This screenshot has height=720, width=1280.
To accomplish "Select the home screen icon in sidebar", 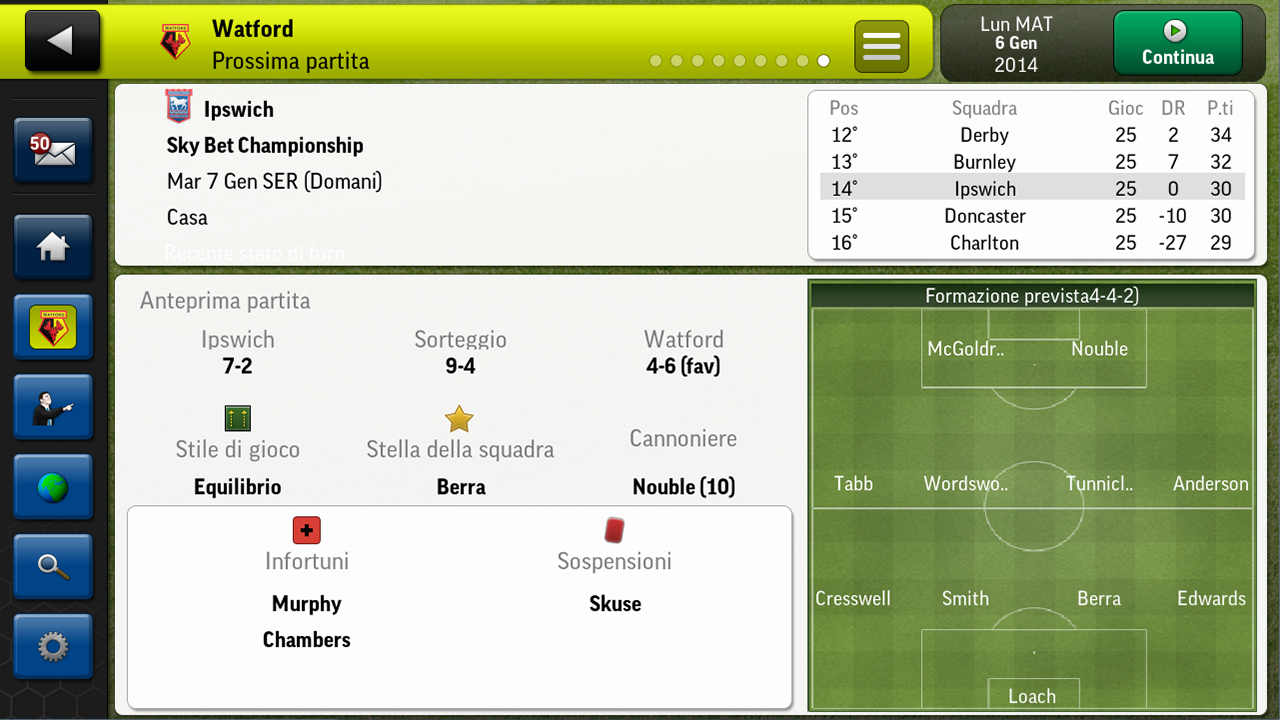I will click(x=53, y=247).
